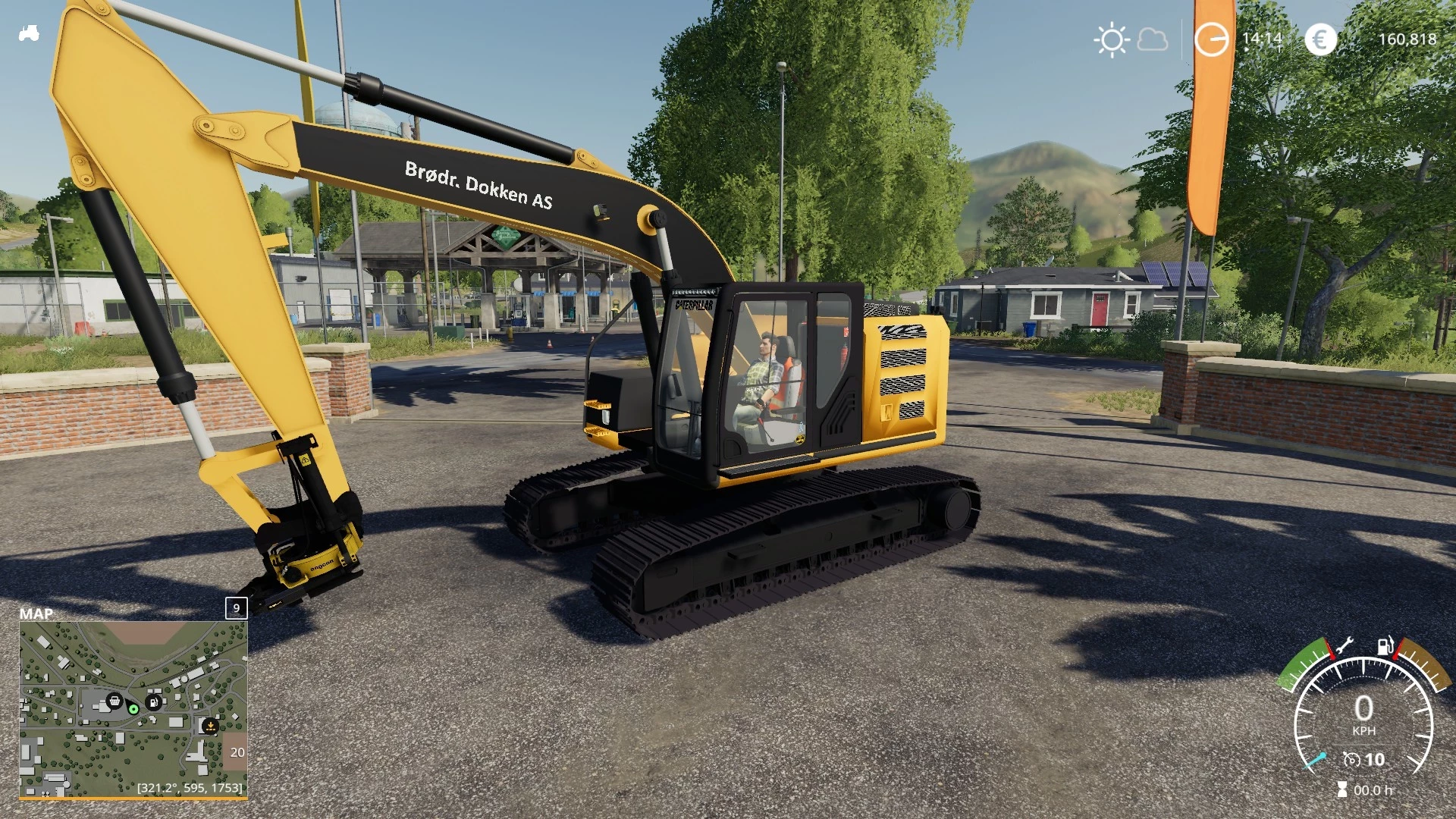Image resolution: width=1456 pixels, height=819 pixels.
Task: Click field number 9 label above the minimap
Action: coord(235,609)
